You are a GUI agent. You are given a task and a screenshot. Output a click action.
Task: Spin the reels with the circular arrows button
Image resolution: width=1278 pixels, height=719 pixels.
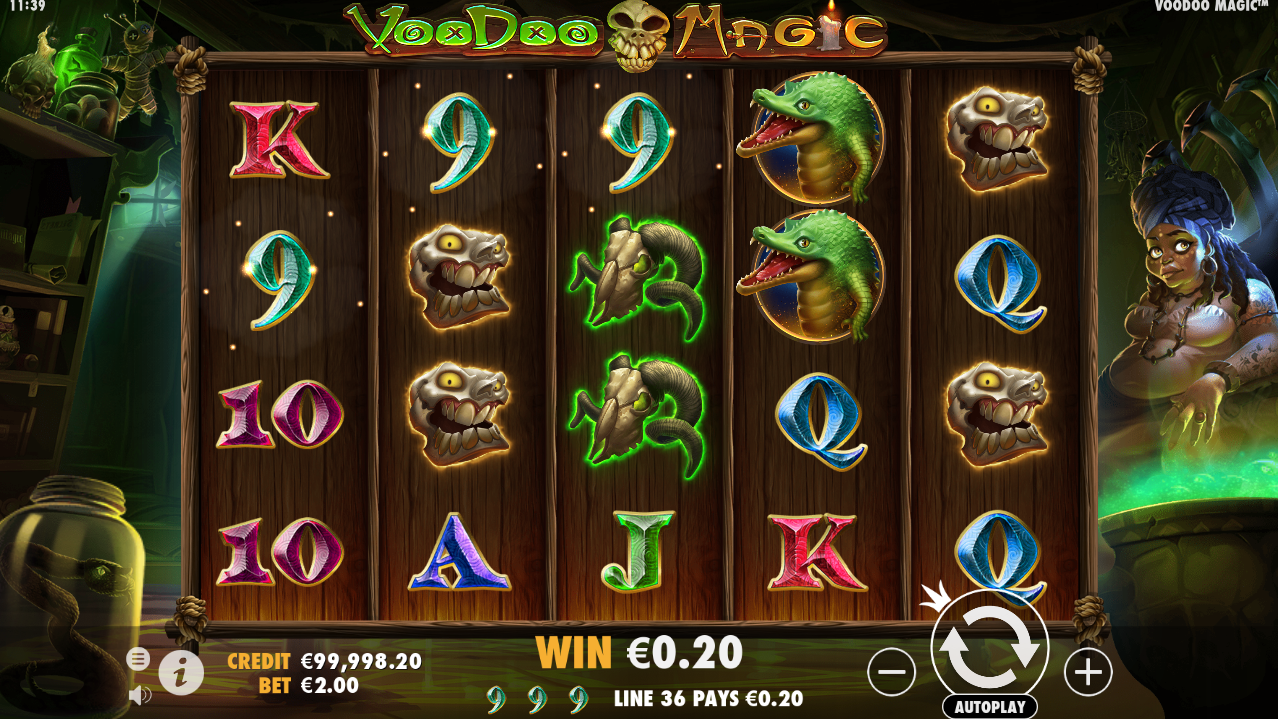(989, 647)
